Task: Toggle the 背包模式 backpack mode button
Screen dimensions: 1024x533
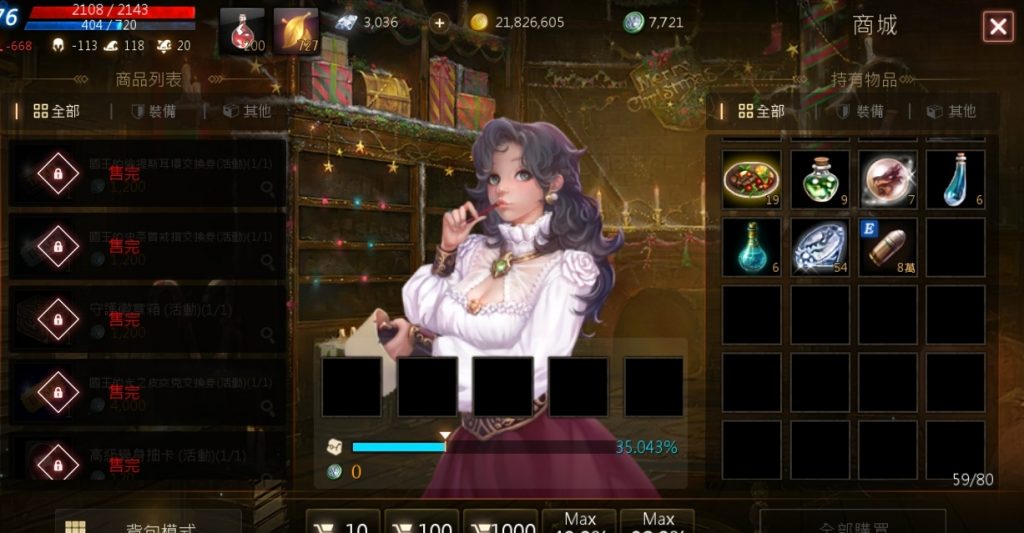Action: click(148, 523)
